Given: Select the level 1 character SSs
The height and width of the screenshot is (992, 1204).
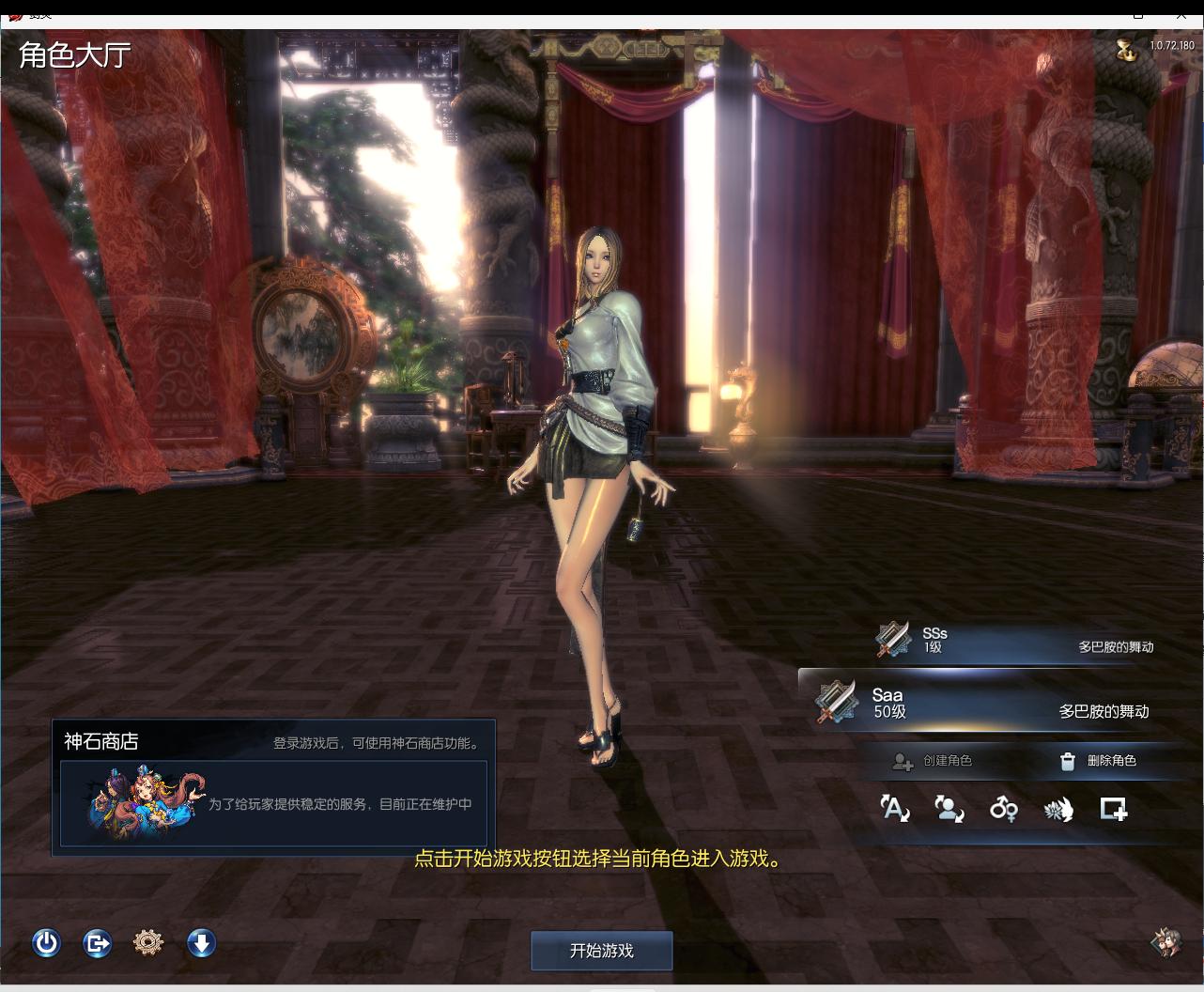Looking at the screenshot, I should click(x=1014, y=641).
